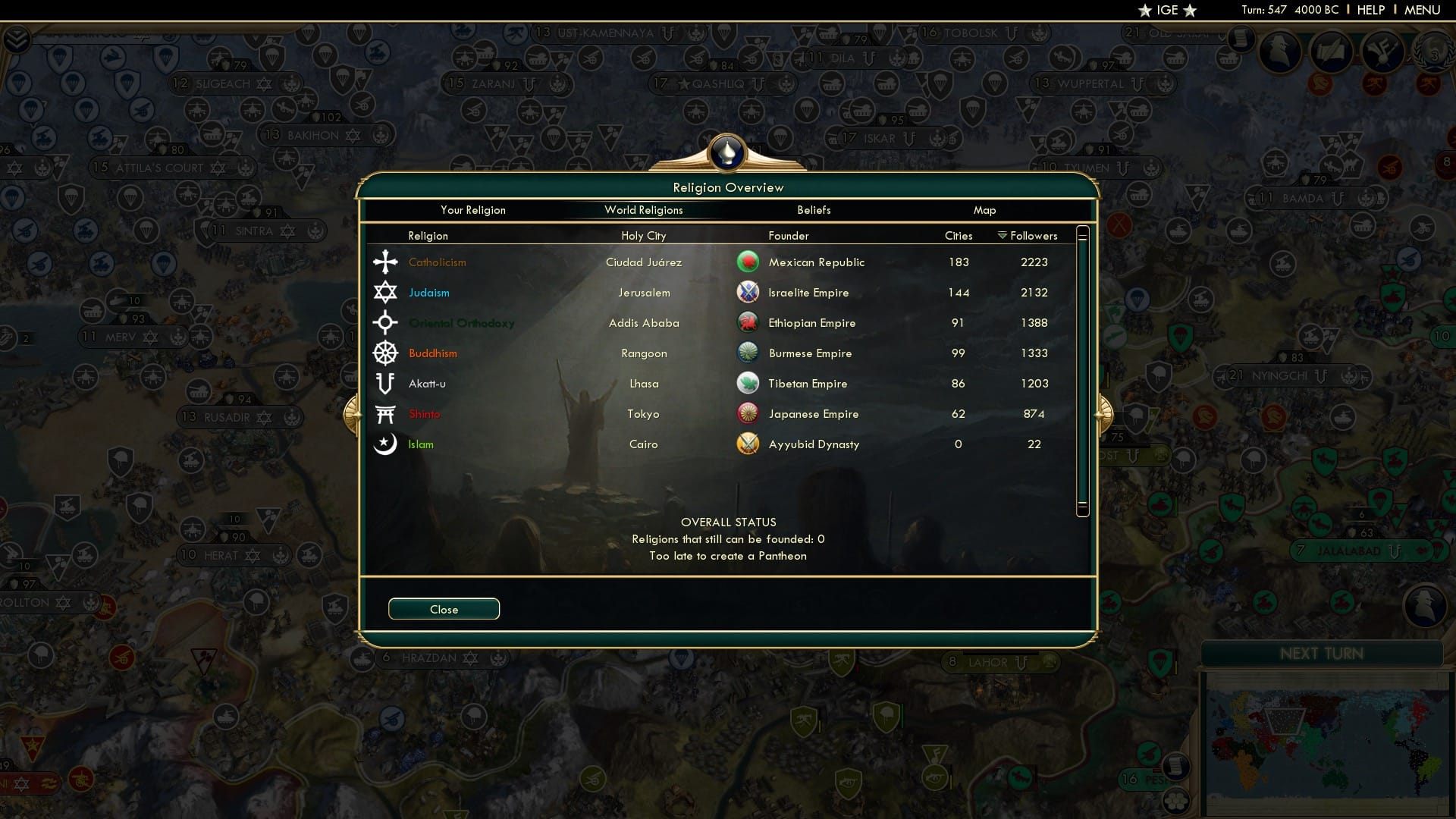The image size is (1456, 819).
Task: Select the Shinto torii gate icon
Action: click(385, 413)
